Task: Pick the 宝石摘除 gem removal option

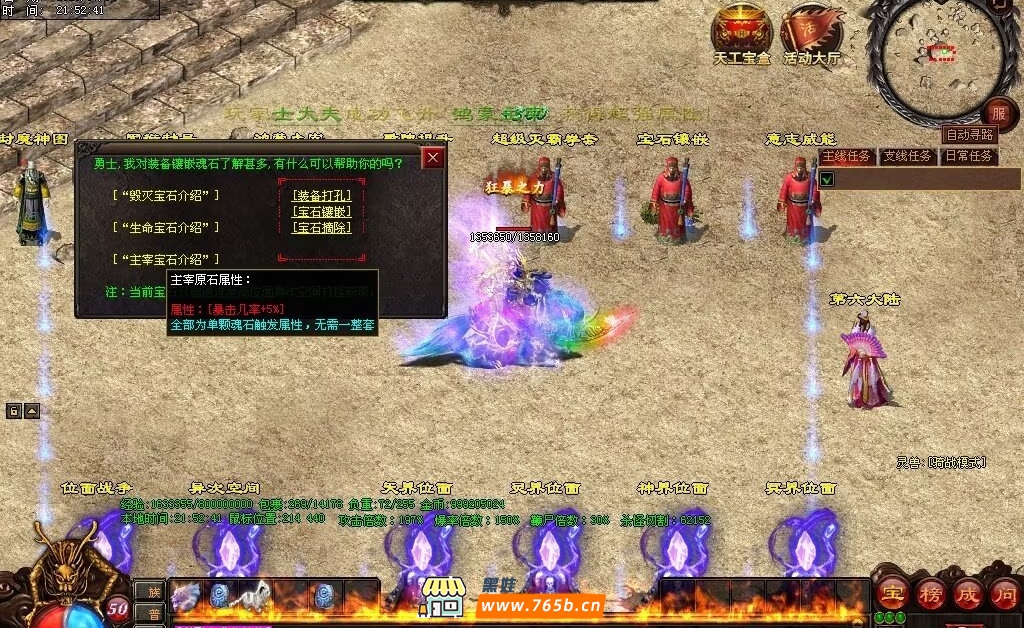Action: 321,227
